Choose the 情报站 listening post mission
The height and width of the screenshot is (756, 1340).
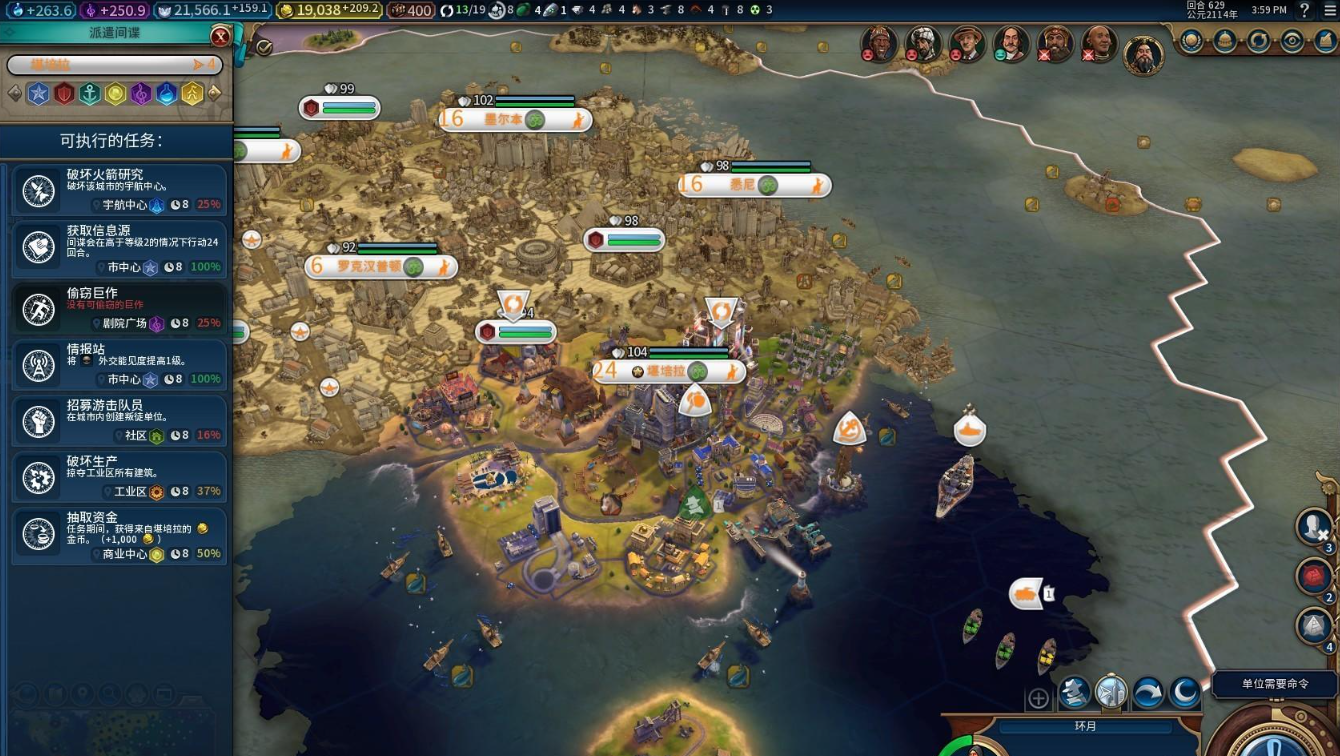(119, 364)
